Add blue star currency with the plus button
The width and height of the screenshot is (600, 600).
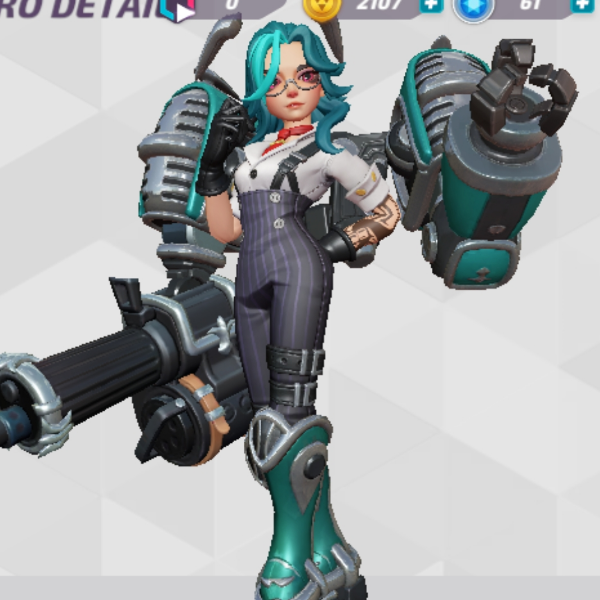pos(583,5)
